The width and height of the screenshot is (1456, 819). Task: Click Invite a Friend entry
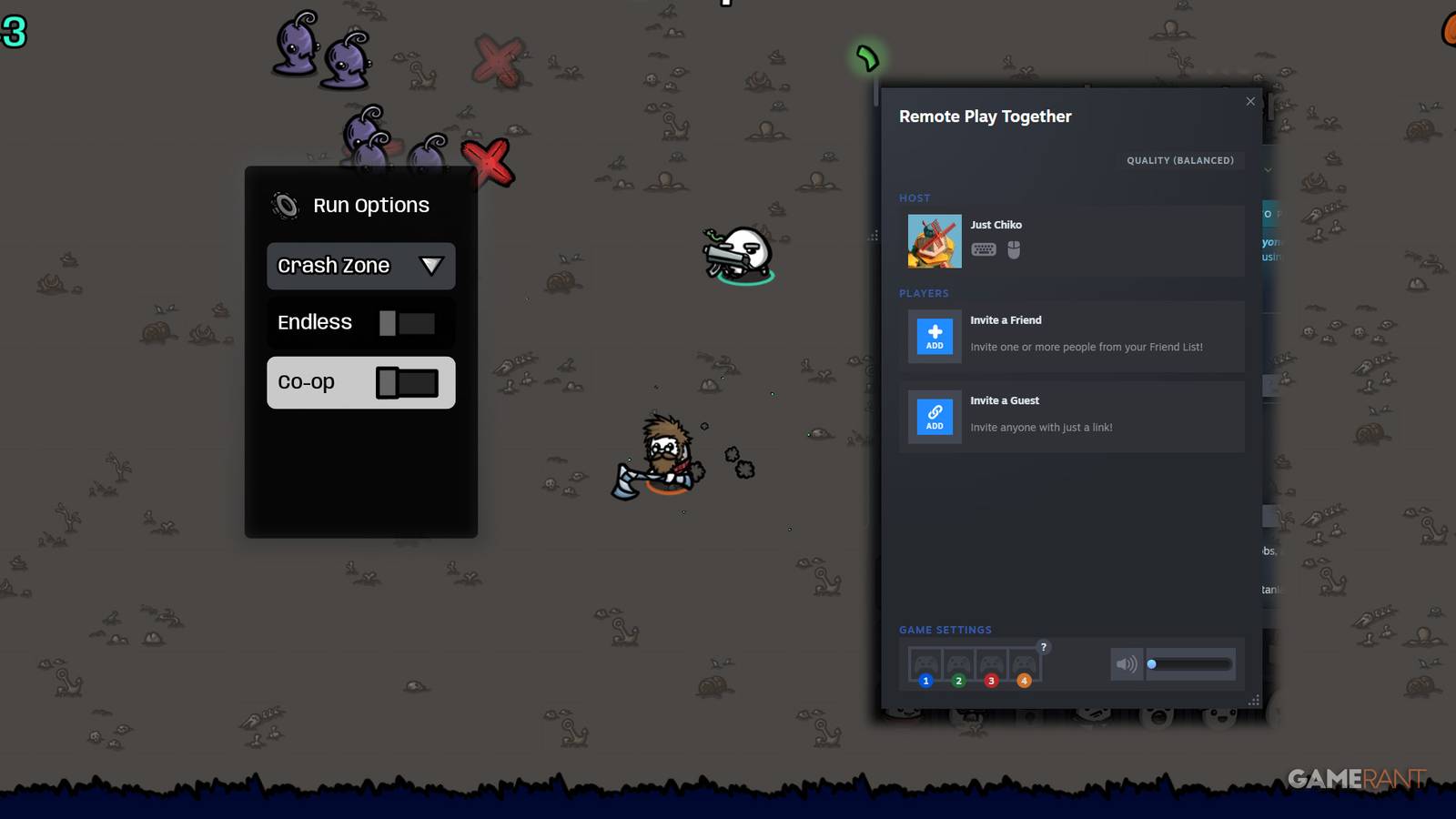click(x=1074, y=337)
